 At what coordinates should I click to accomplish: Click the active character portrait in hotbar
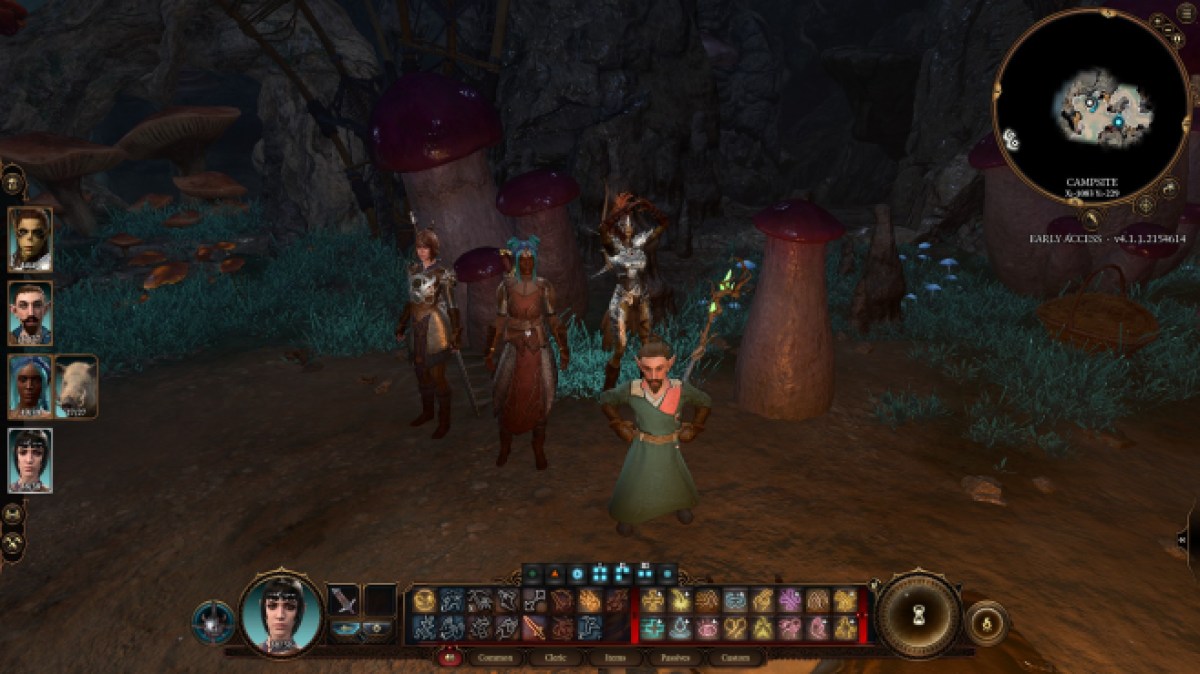point(282,613)
